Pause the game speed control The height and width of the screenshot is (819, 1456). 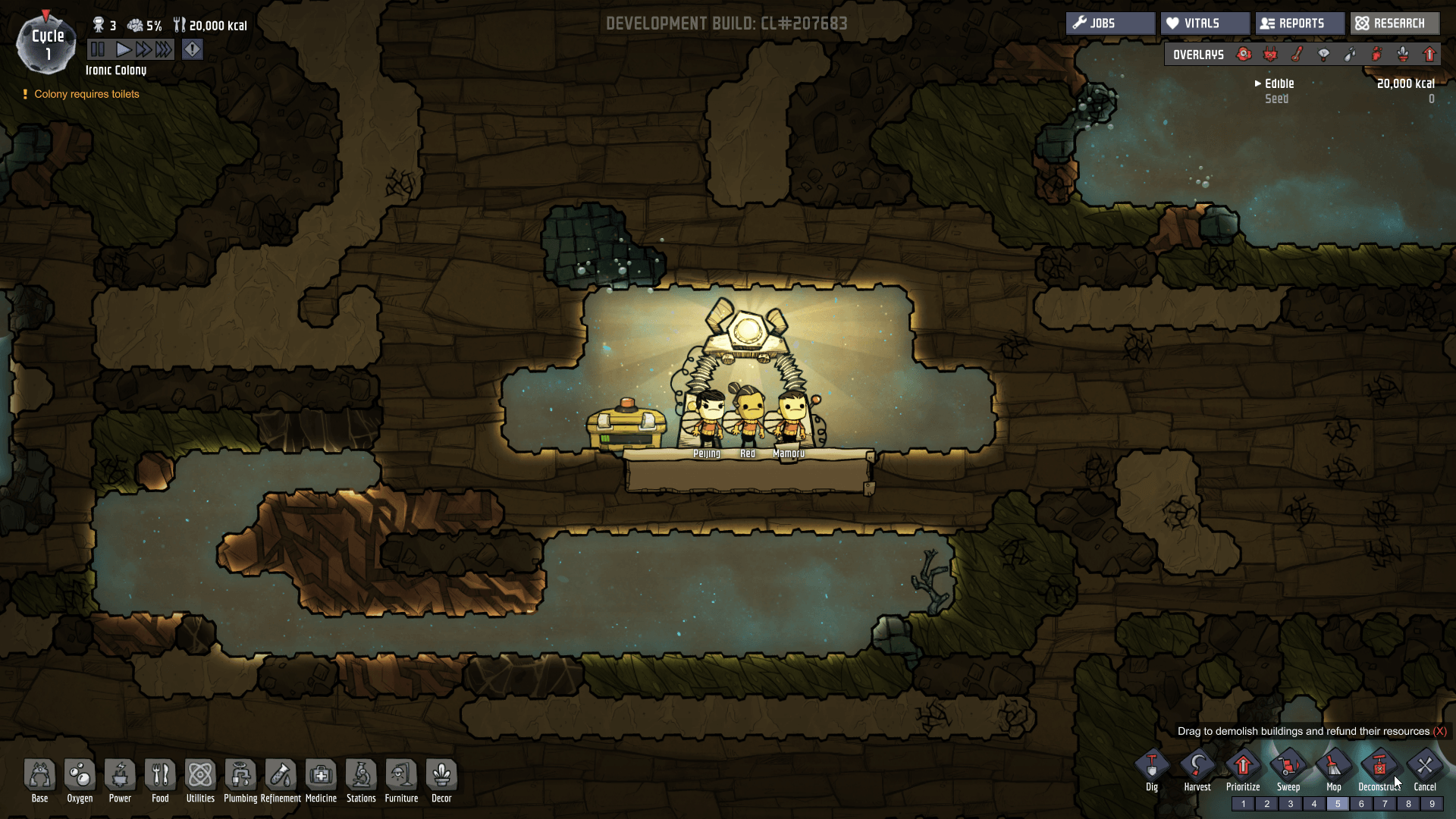click(98, 50)
